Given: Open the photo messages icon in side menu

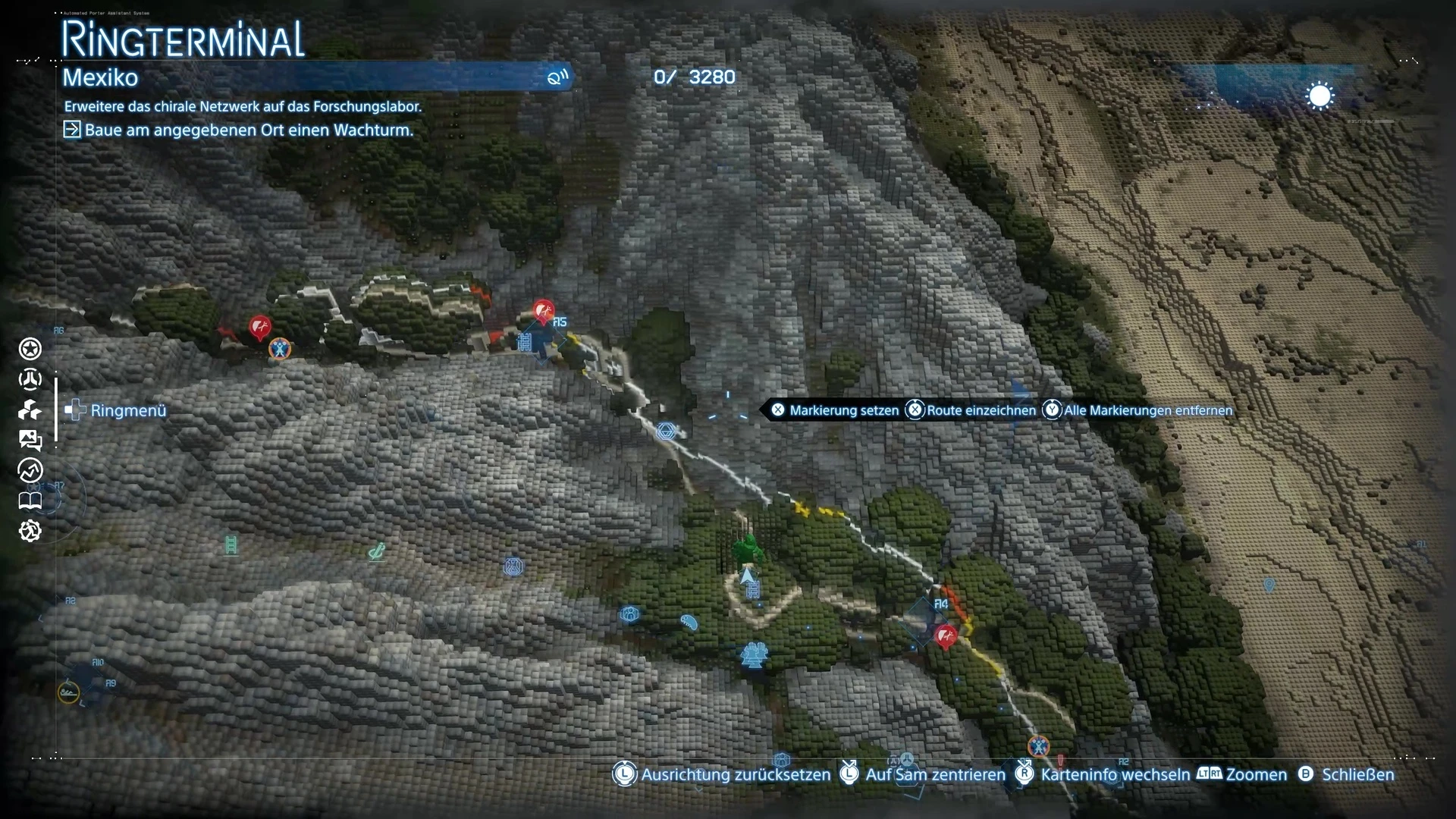Looking at the screenshot, I should tap(30, 440).
